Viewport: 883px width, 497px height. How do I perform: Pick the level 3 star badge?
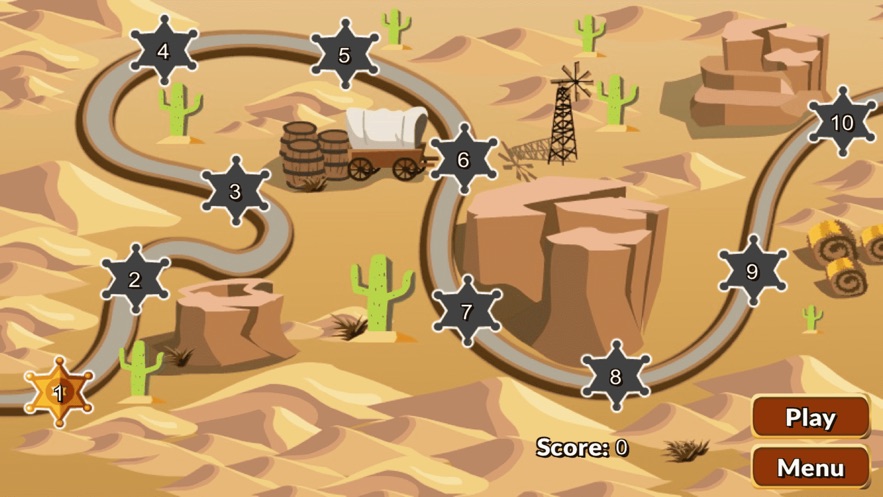(x=235, y=191)
